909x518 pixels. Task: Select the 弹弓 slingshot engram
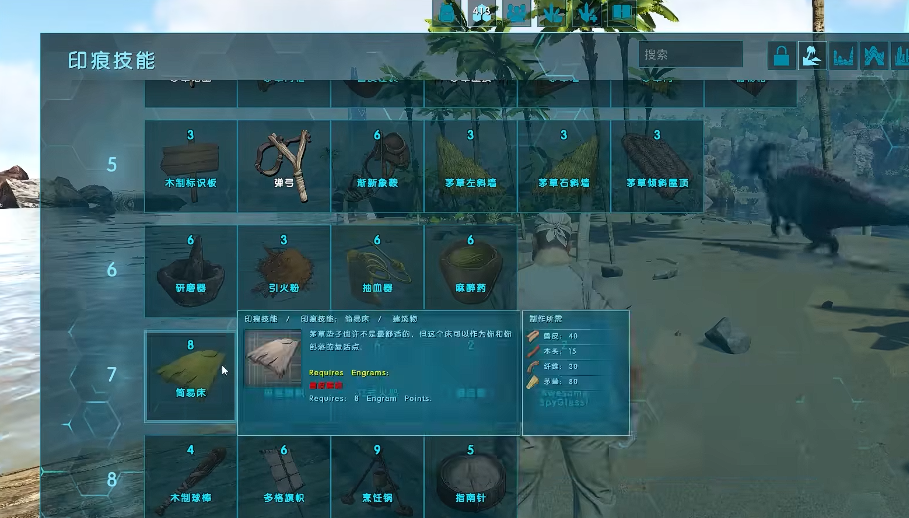pos(284,166)
